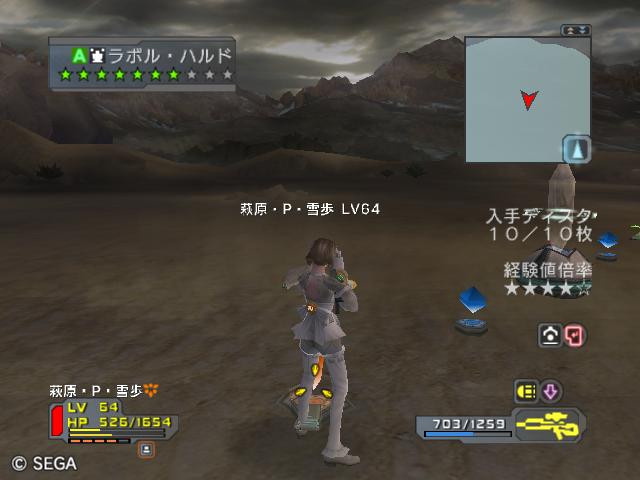
Task: Toggle the minimap zoom arrows button
Action: click(575, 30)
